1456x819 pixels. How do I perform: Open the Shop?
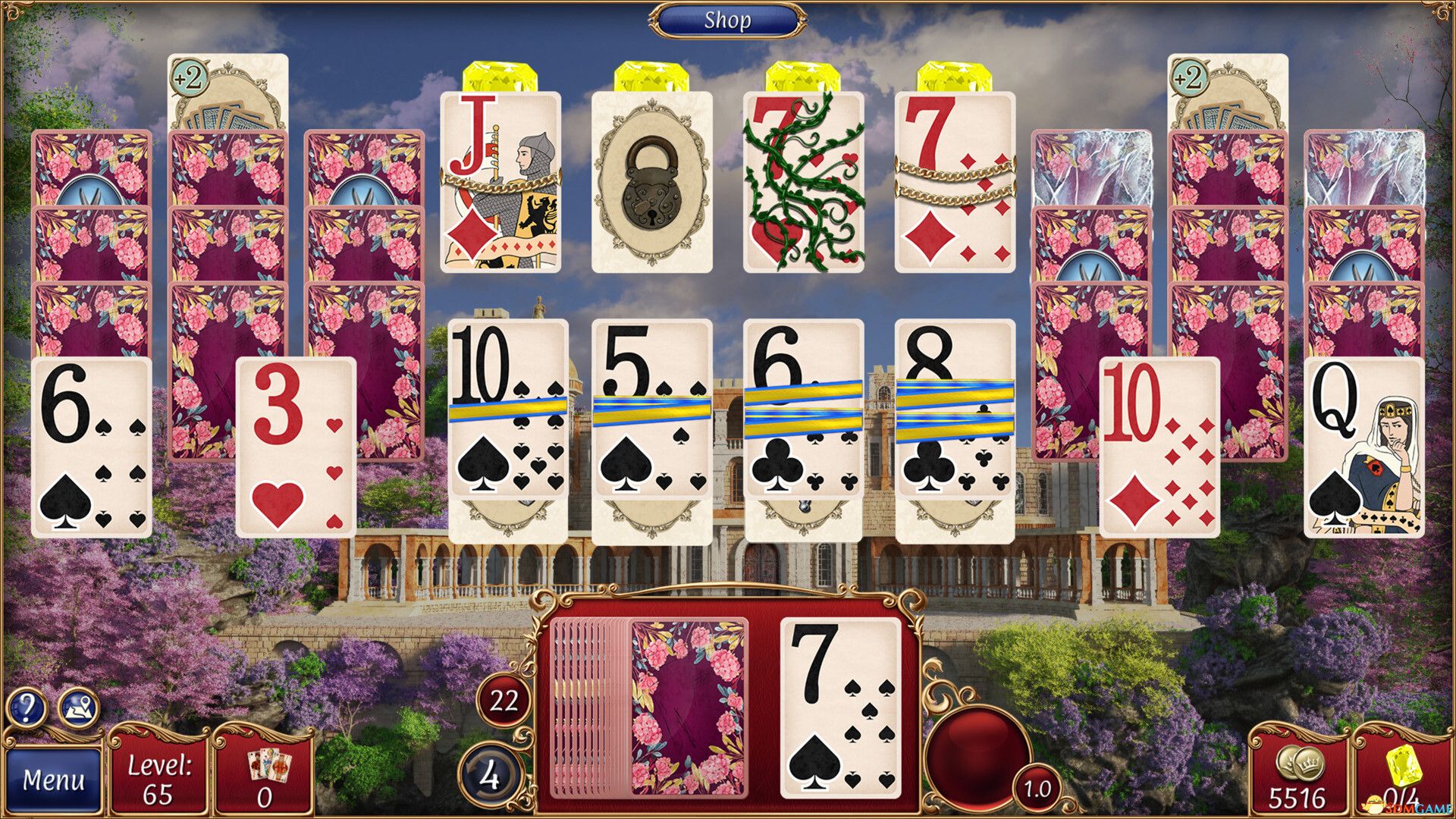[726, 20]
